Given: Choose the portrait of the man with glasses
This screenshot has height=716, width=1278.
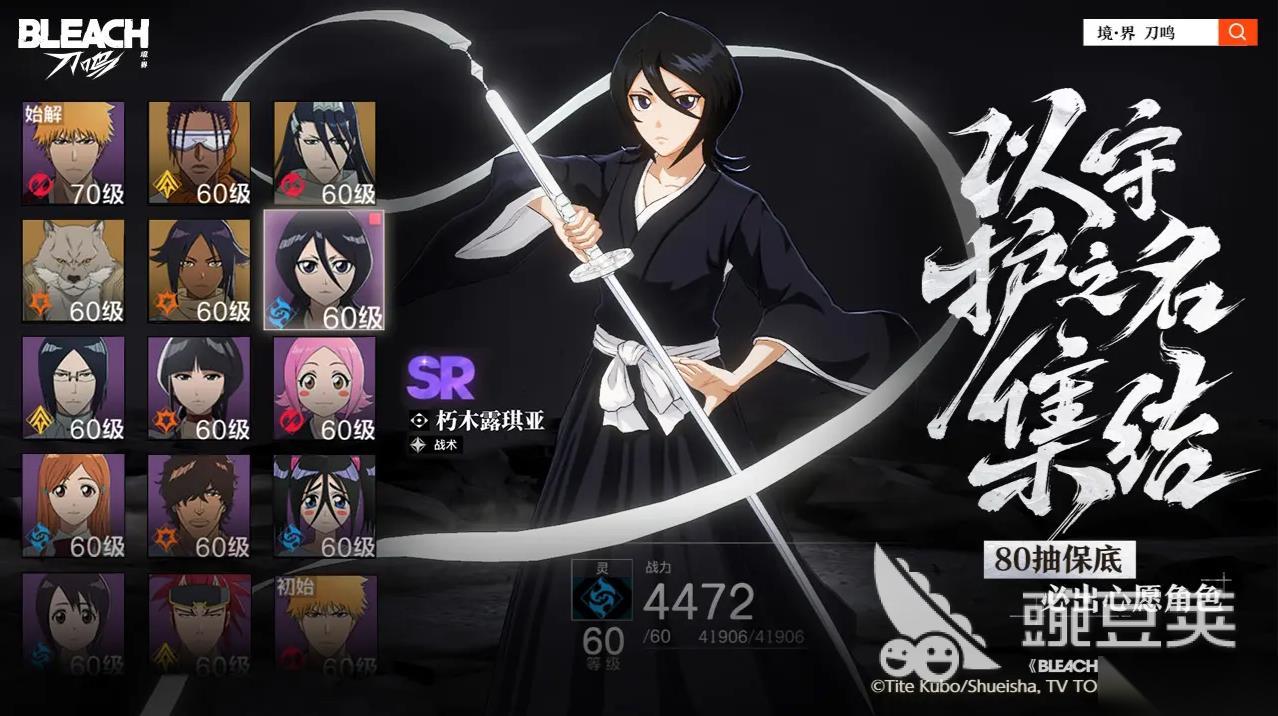Looking at the screenshot, I should pos(74,389).
